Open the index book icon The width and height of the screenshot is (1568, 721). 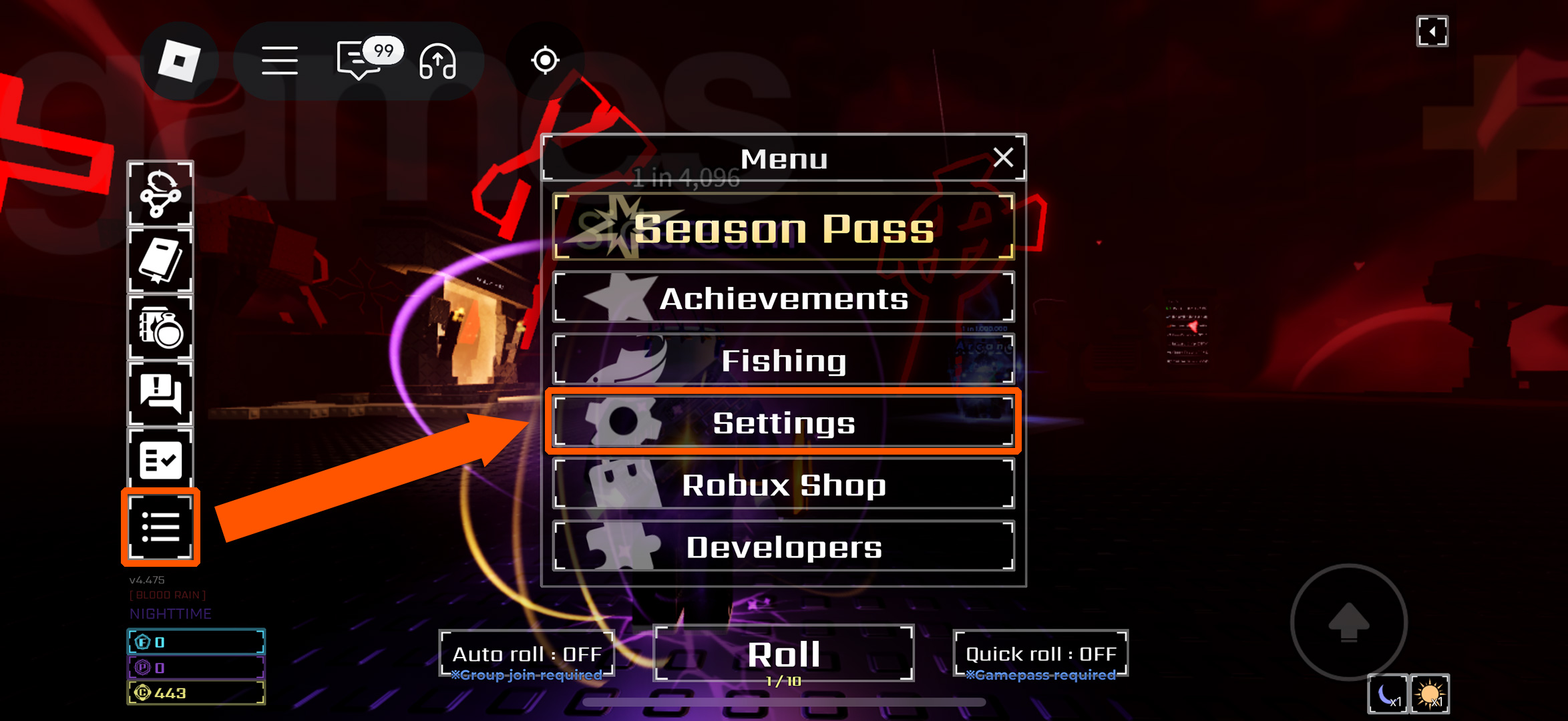(160, 260)
